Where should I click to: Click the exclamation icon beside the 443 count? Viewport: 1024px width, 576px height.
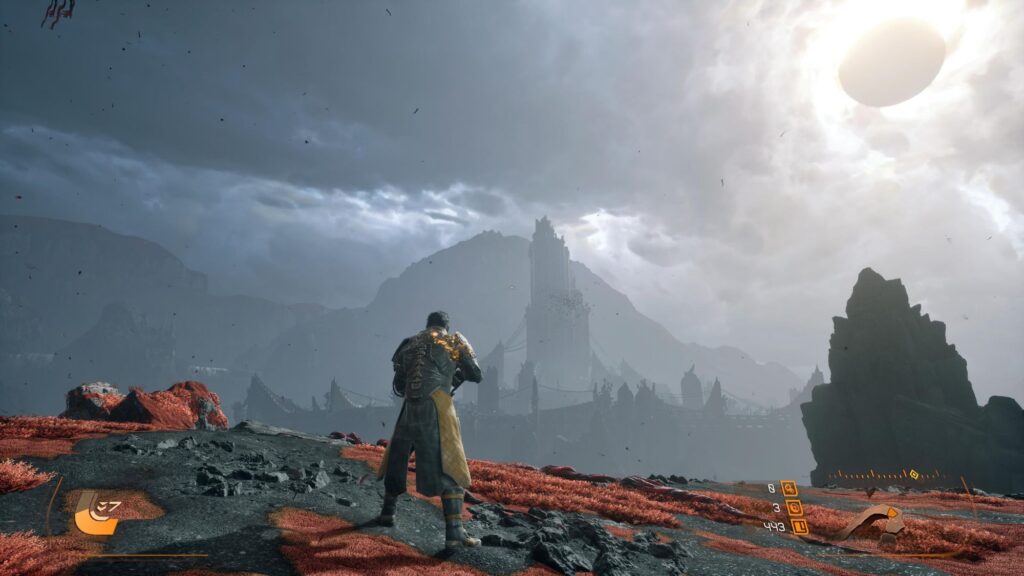[799, 526]
